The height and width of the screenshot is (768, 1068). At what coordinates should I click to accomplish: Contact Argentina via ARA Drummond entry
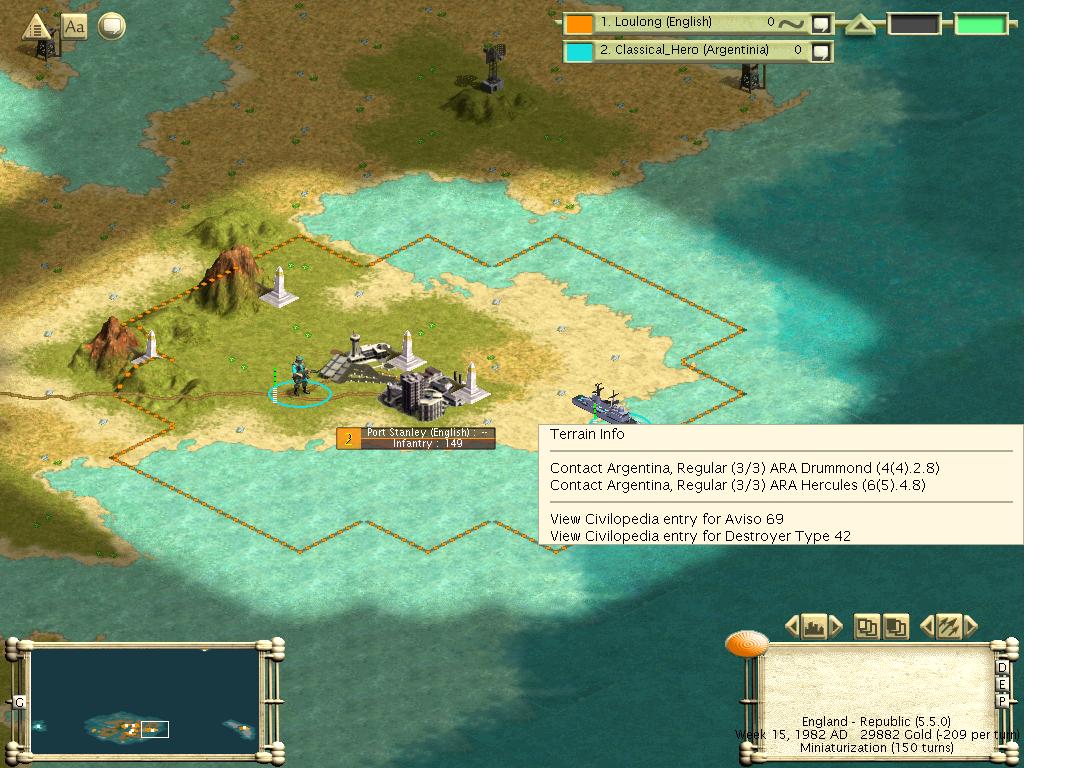coord(744,468)
